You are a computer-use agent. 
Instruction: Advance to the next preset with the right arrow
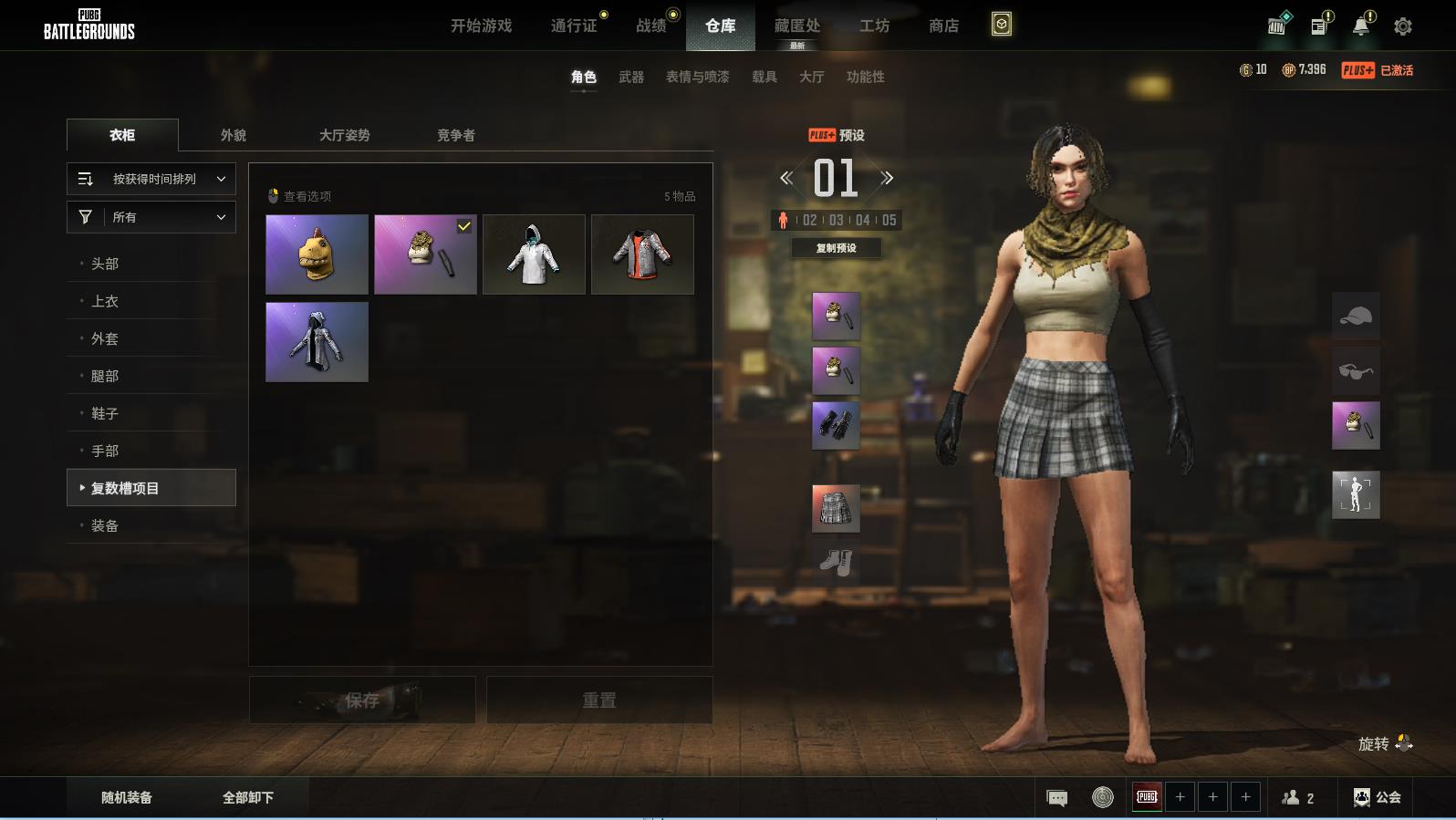888,178
